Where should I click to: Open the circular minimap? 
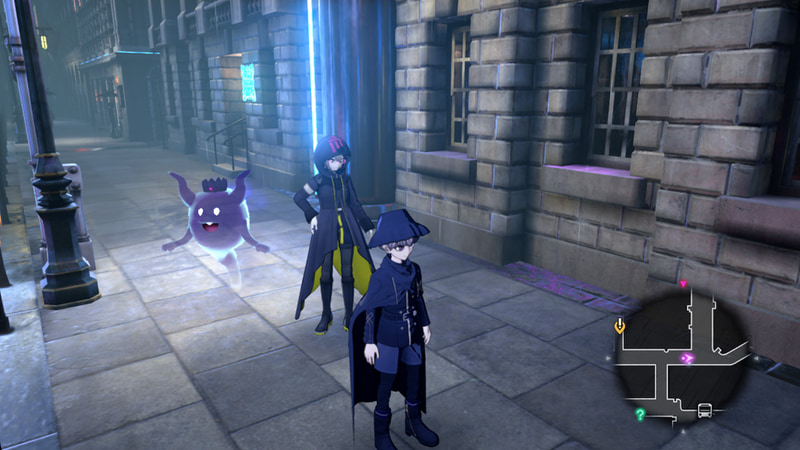pos(681,357)
